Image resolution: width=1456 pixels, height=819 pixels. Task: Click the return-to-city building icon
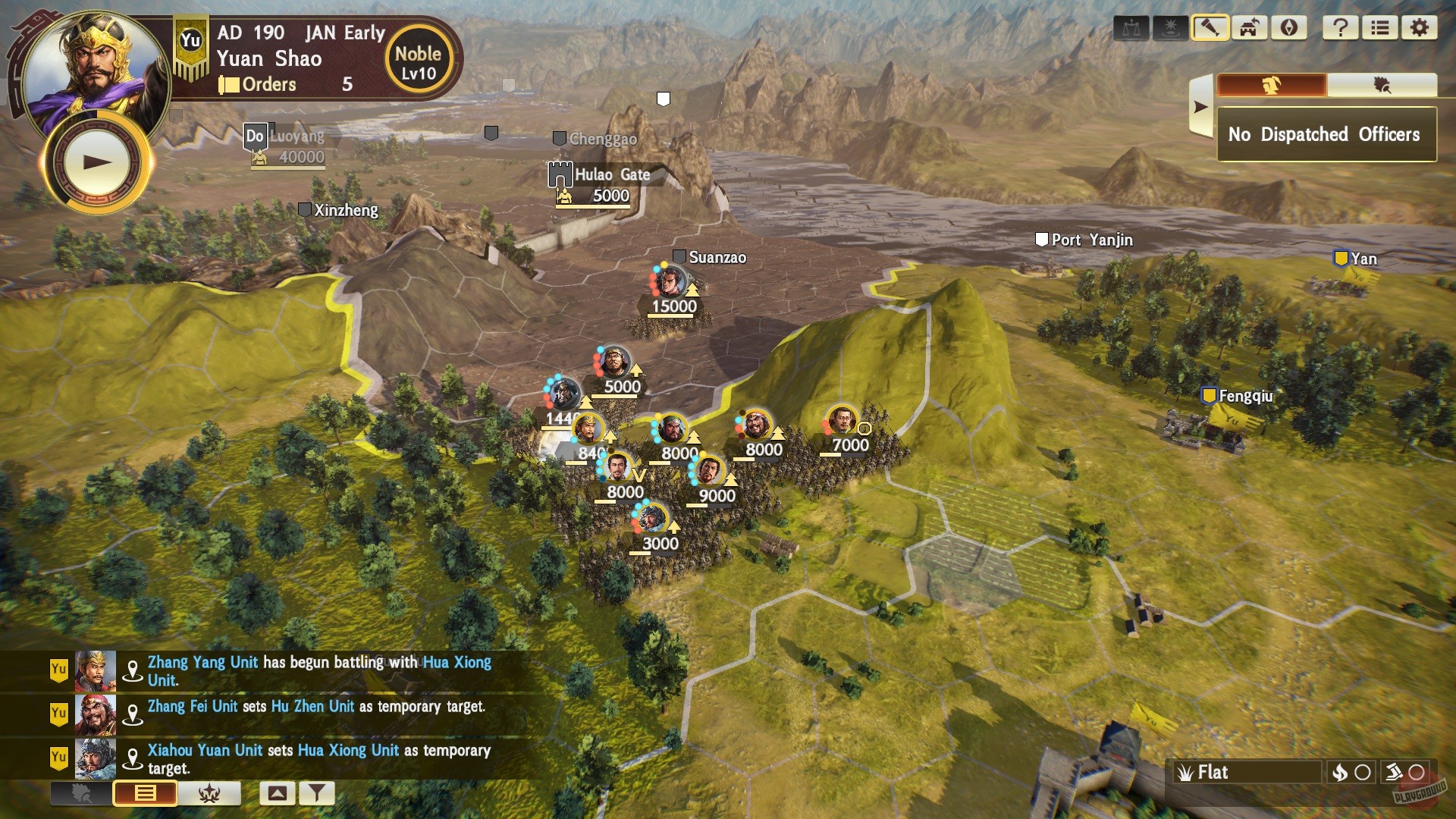coord(1250,28)
